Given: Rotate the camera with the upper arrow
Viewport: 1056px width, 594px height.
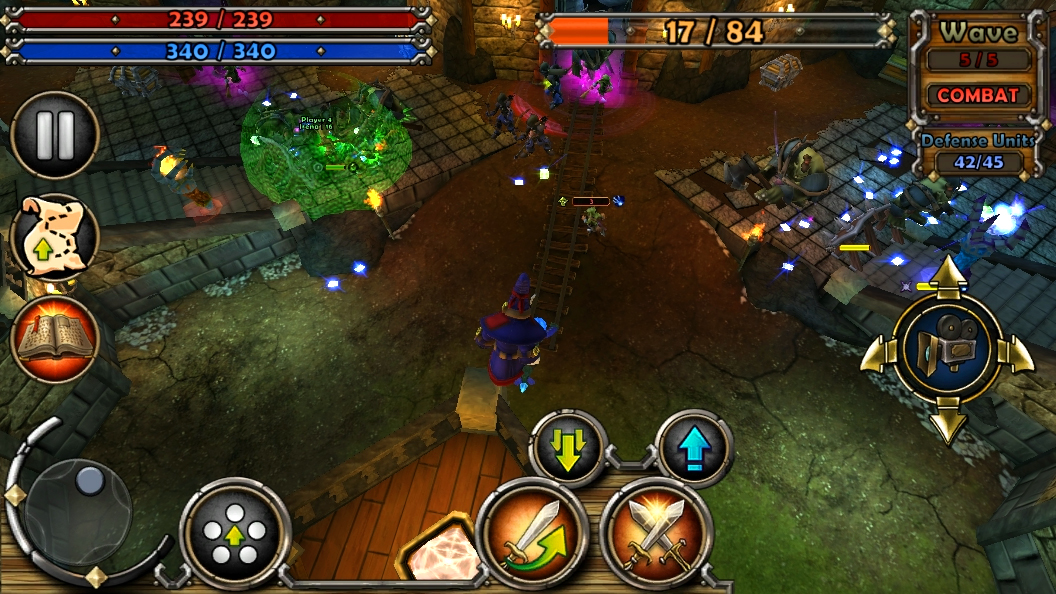Looking at the screenshot, I should click(x=947, y=273).
